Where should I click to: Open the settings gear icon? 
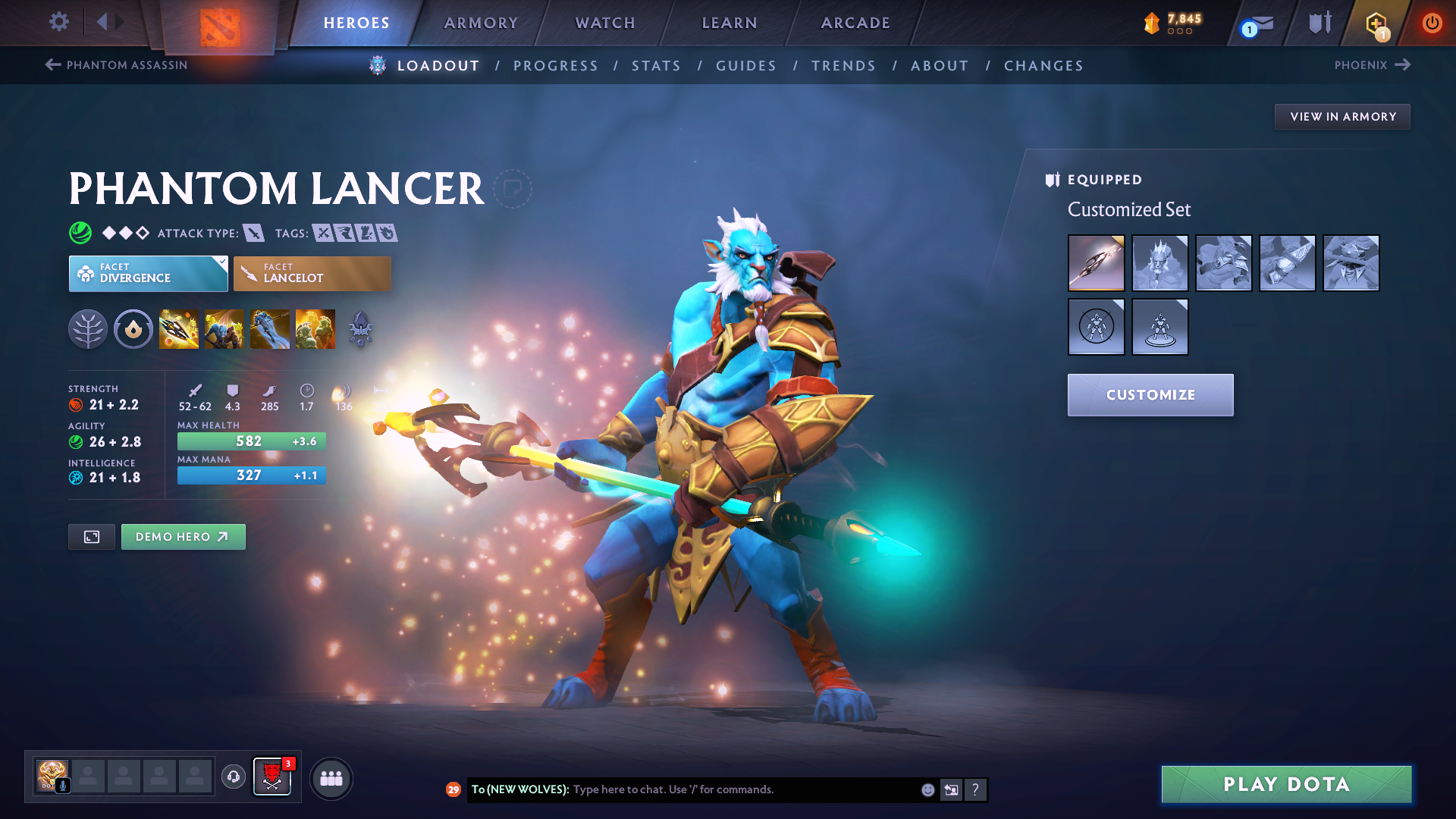[58, 23]
